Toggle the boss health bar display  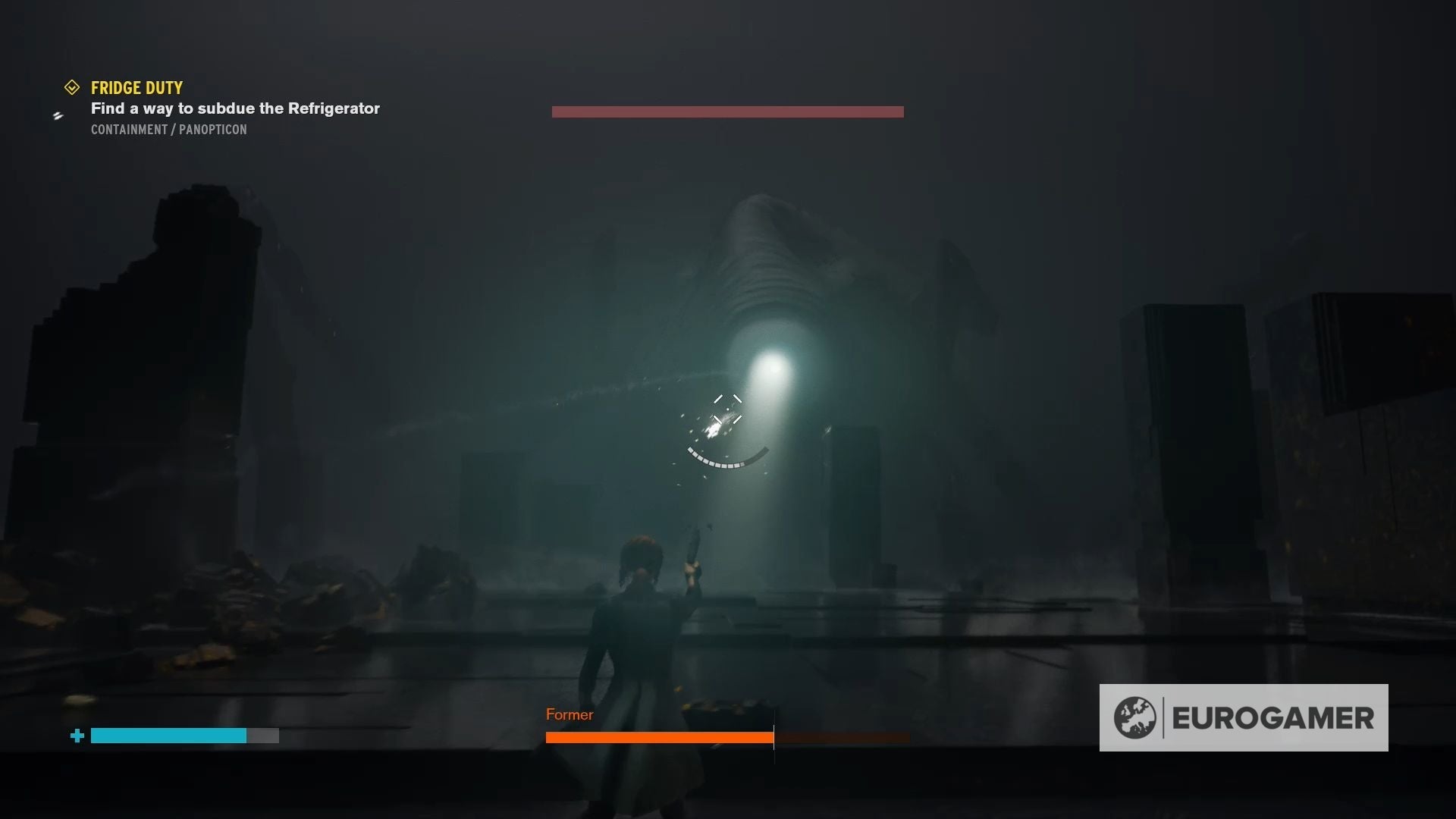pyautogui.click(x=726, y=111)
